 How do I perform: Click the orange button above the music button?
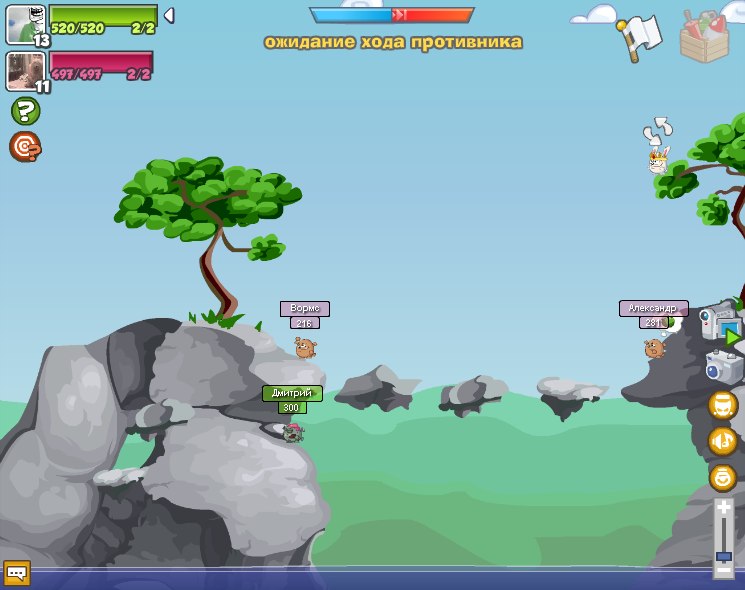(x=722, y=405)
